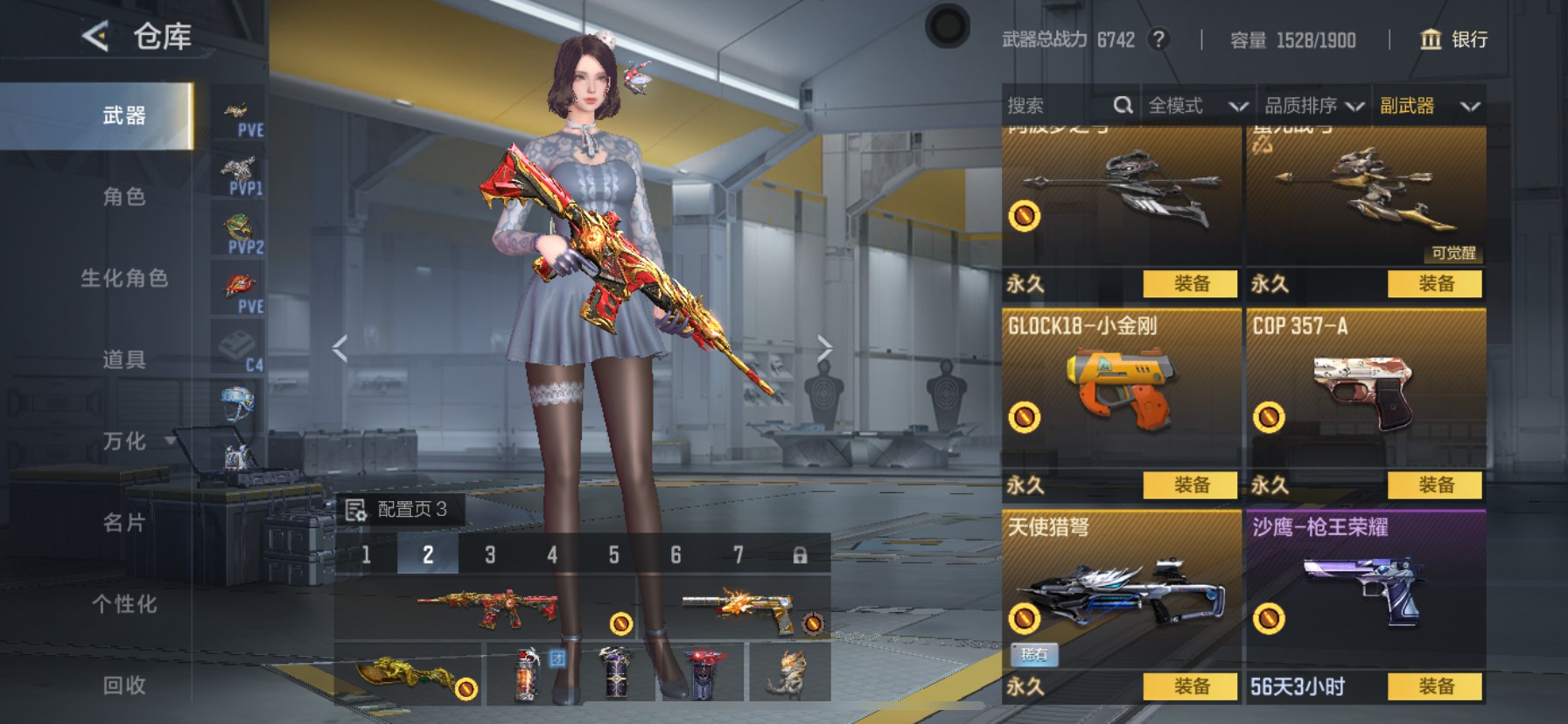Equip the COP 357-A pistol
1568x724 pixels.
pos(1435,484)
